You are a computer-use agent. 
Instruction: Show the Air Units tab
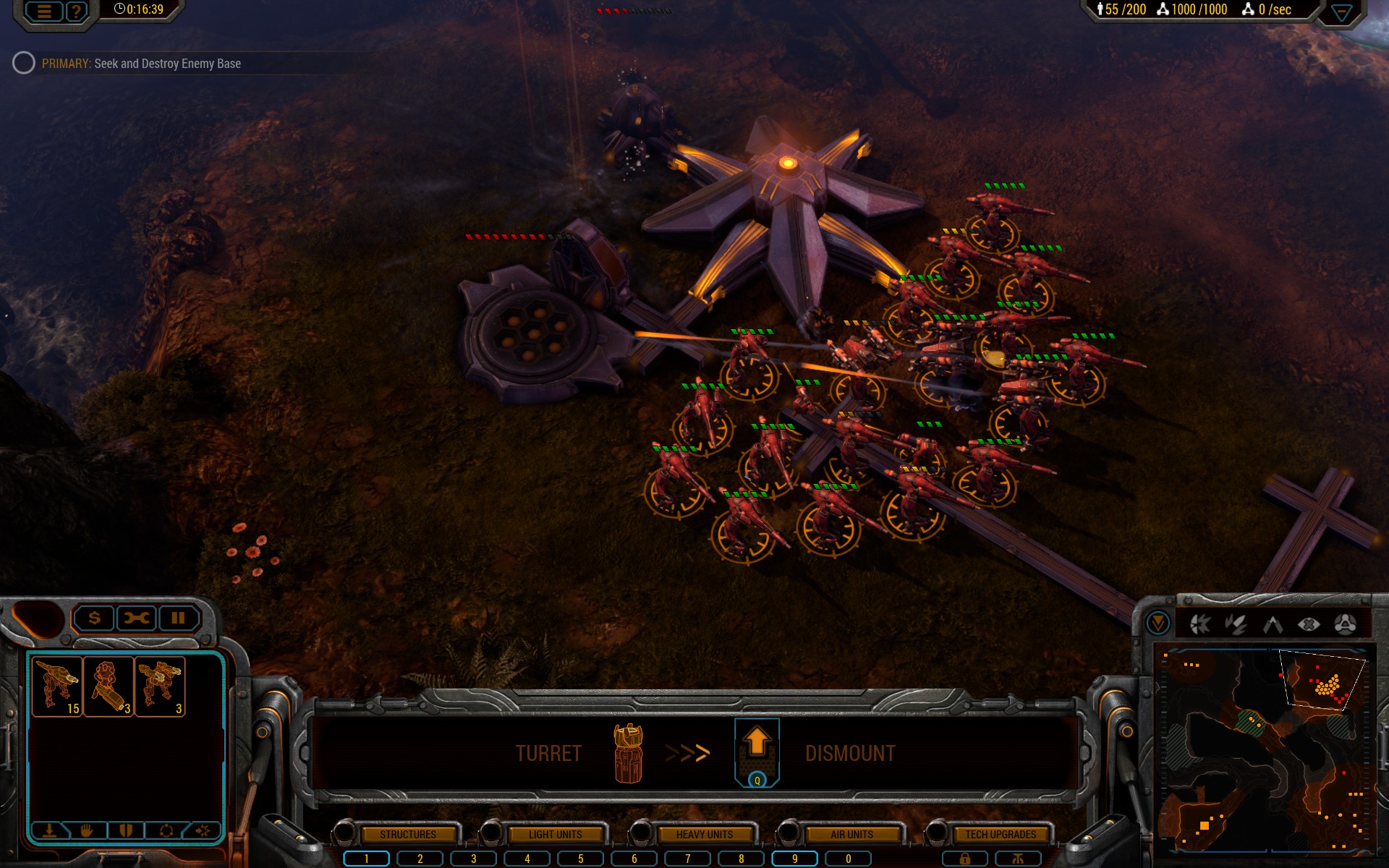pyautogui.click(x=851, y=834)
